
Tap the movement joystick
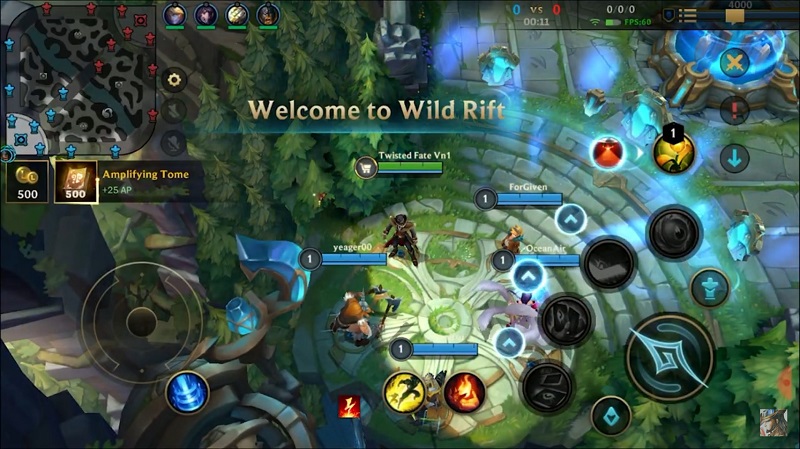pyautogui.click(x=141, y=321)
